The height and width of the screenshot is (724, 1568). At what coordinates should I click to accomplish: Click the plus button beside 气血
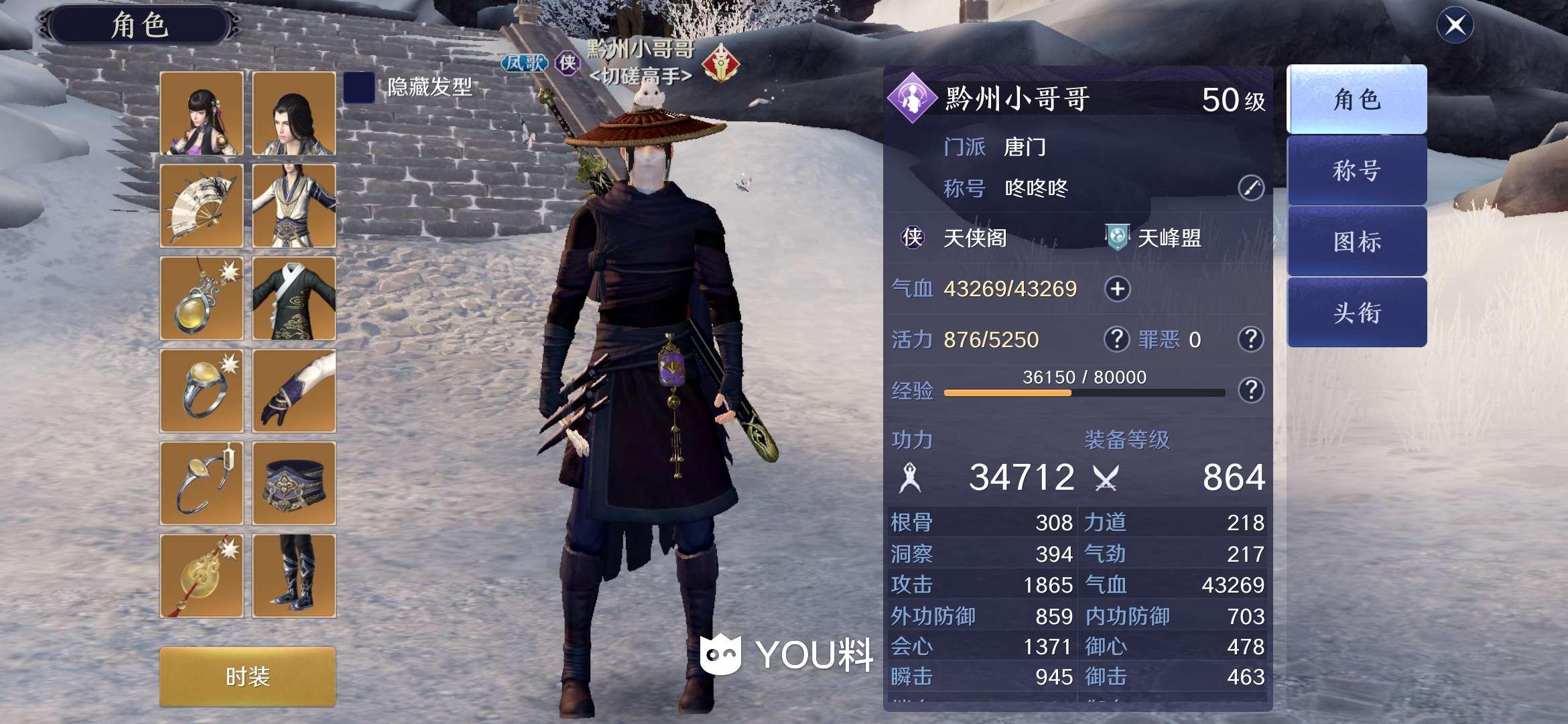(1117, 289)
